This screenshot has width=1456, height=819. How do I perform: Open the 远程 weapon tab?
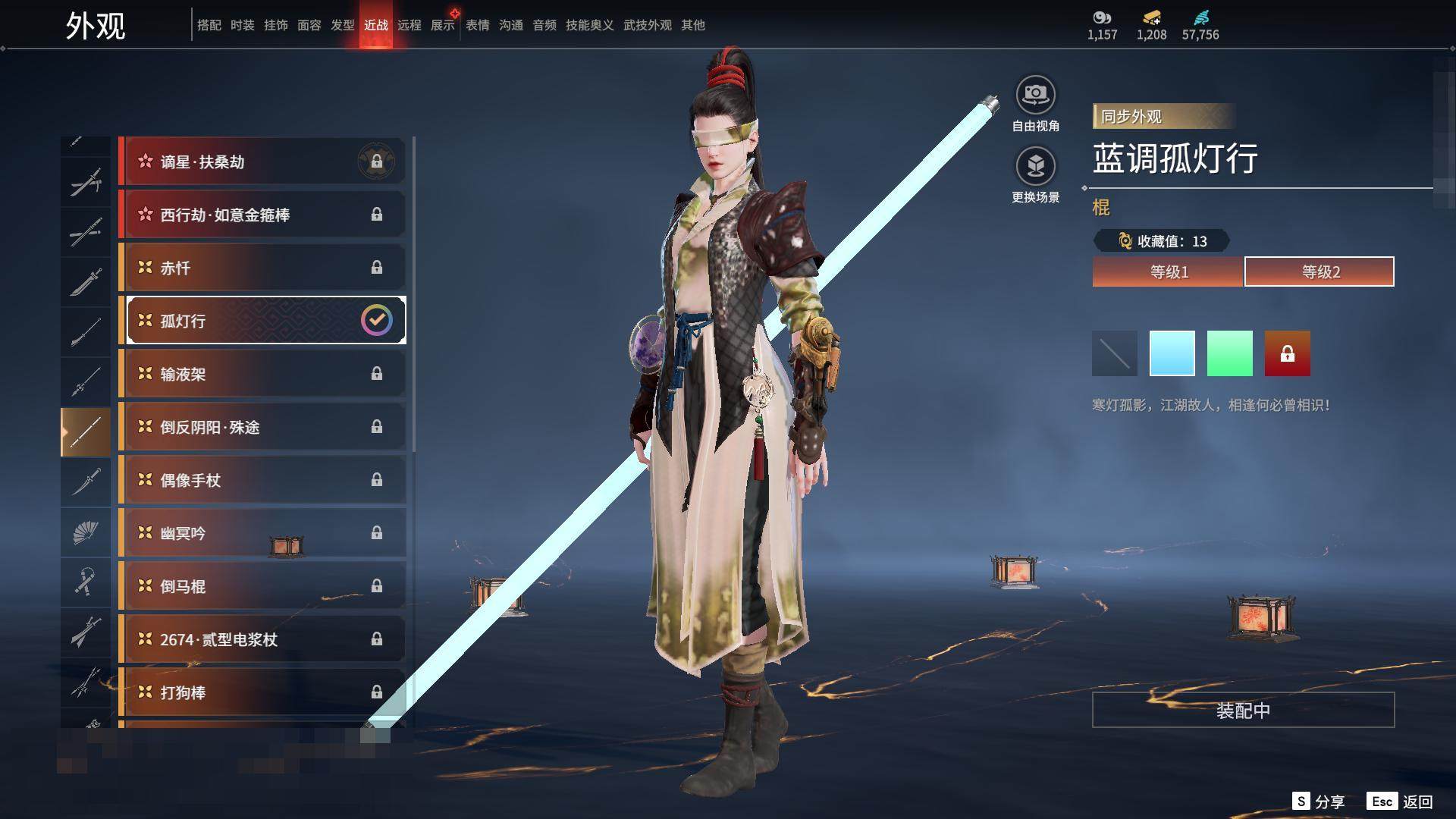tap(409, 25)
